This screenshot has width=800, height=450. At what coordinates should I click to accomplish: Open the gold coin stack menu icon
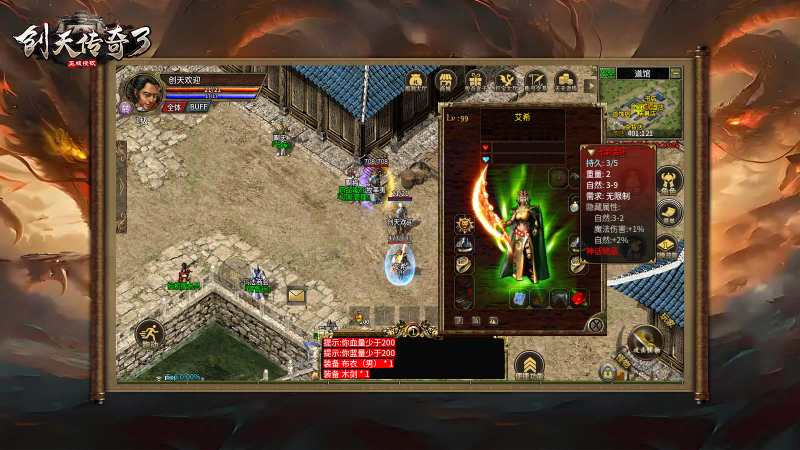566,80
